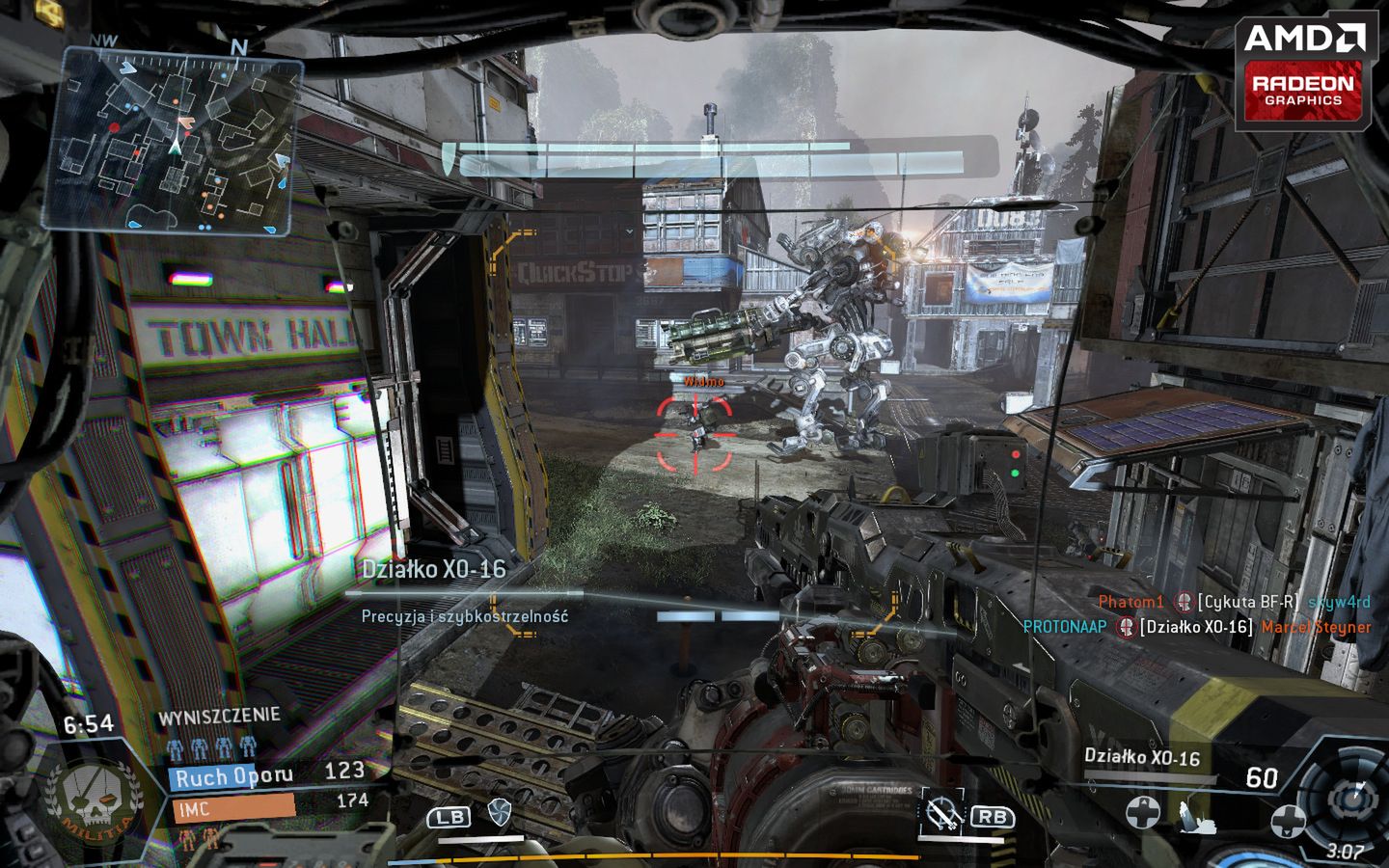Click the IMC team score row
This screenshot has height=868, width=1389.
pyautogui.click(x=272, y=804)
